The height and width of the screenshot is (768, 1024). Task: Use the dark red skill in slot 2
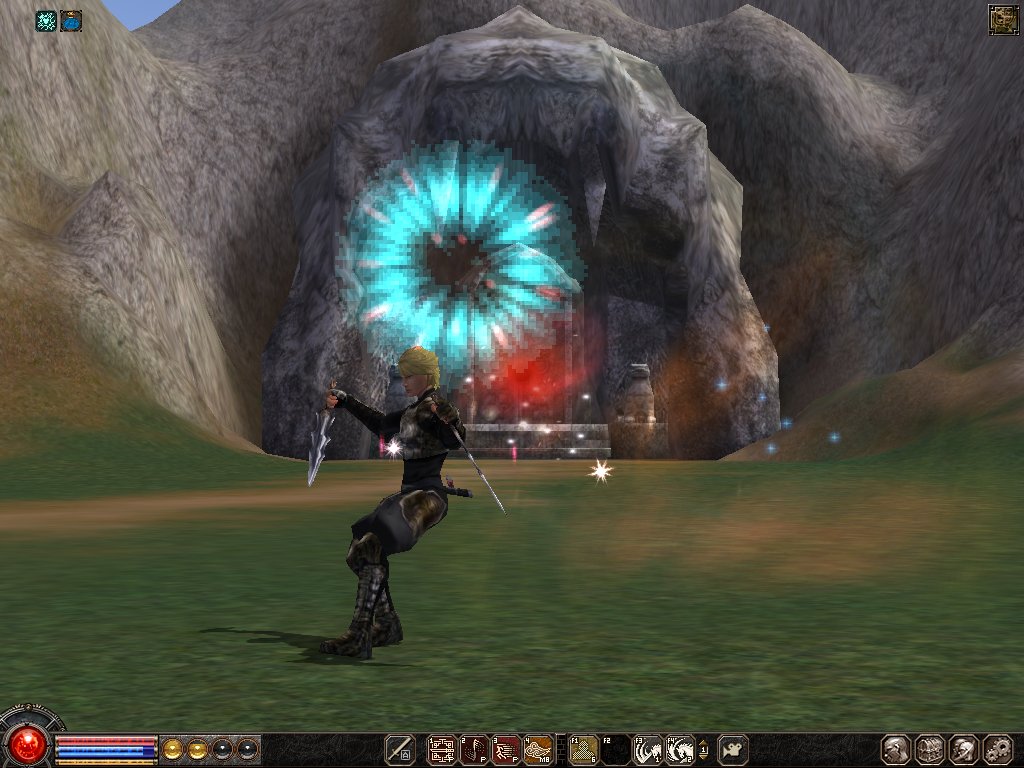[474, 749]
